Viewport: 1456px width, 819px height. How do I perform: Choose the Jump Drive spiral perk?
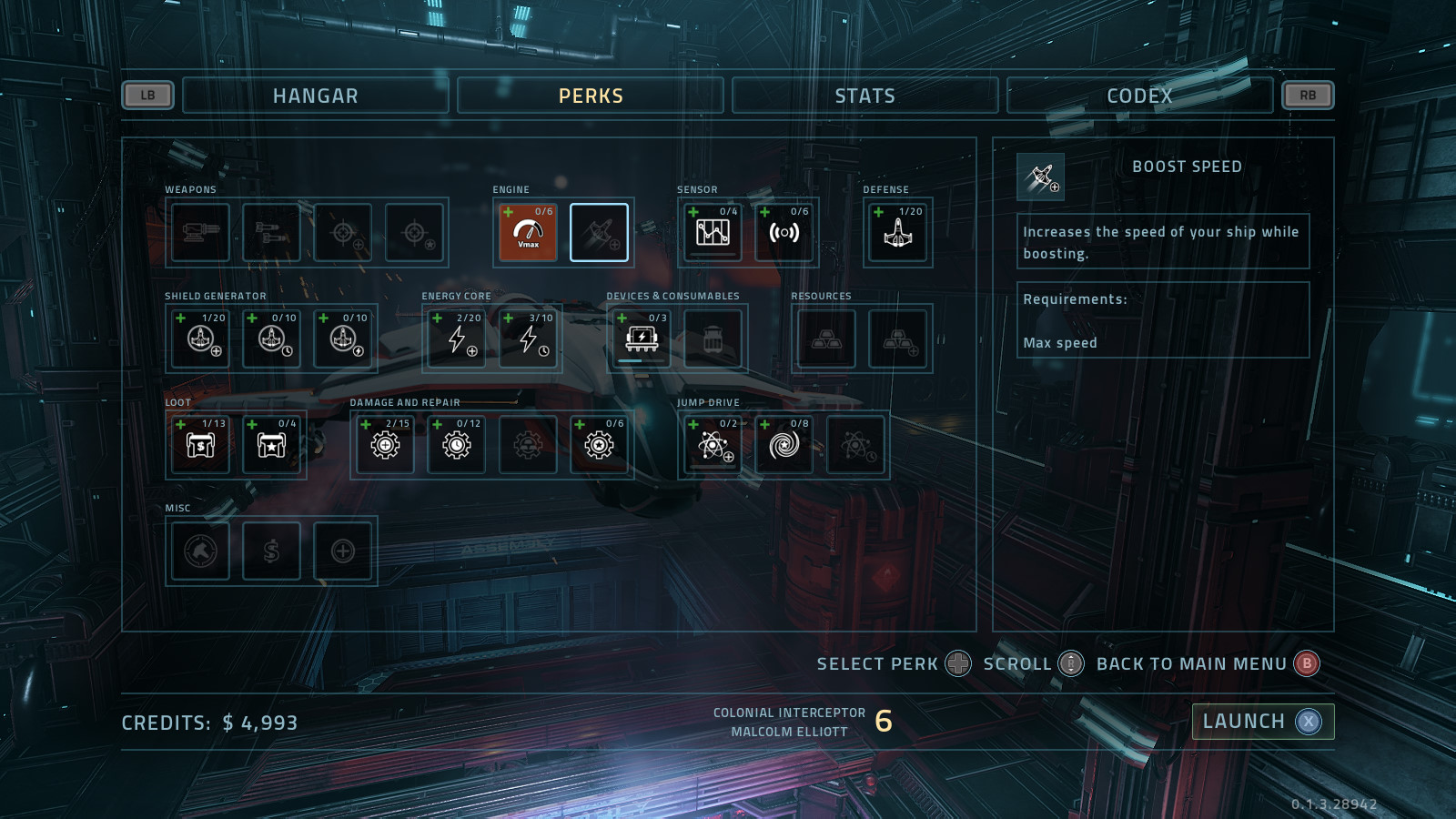pos(784,445)
